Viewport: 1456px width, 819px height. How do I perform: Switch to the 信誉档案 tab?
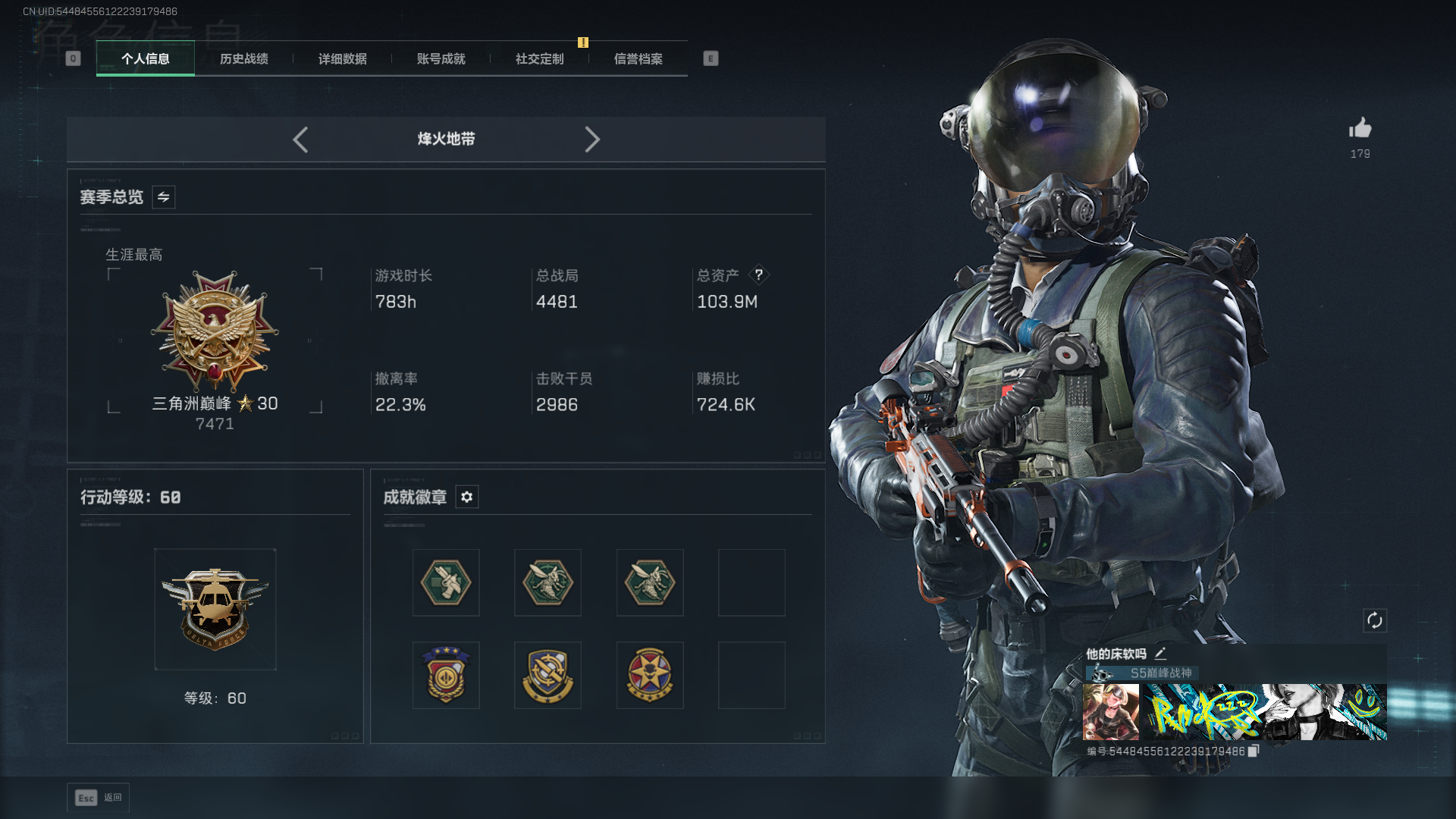[639, 59]
